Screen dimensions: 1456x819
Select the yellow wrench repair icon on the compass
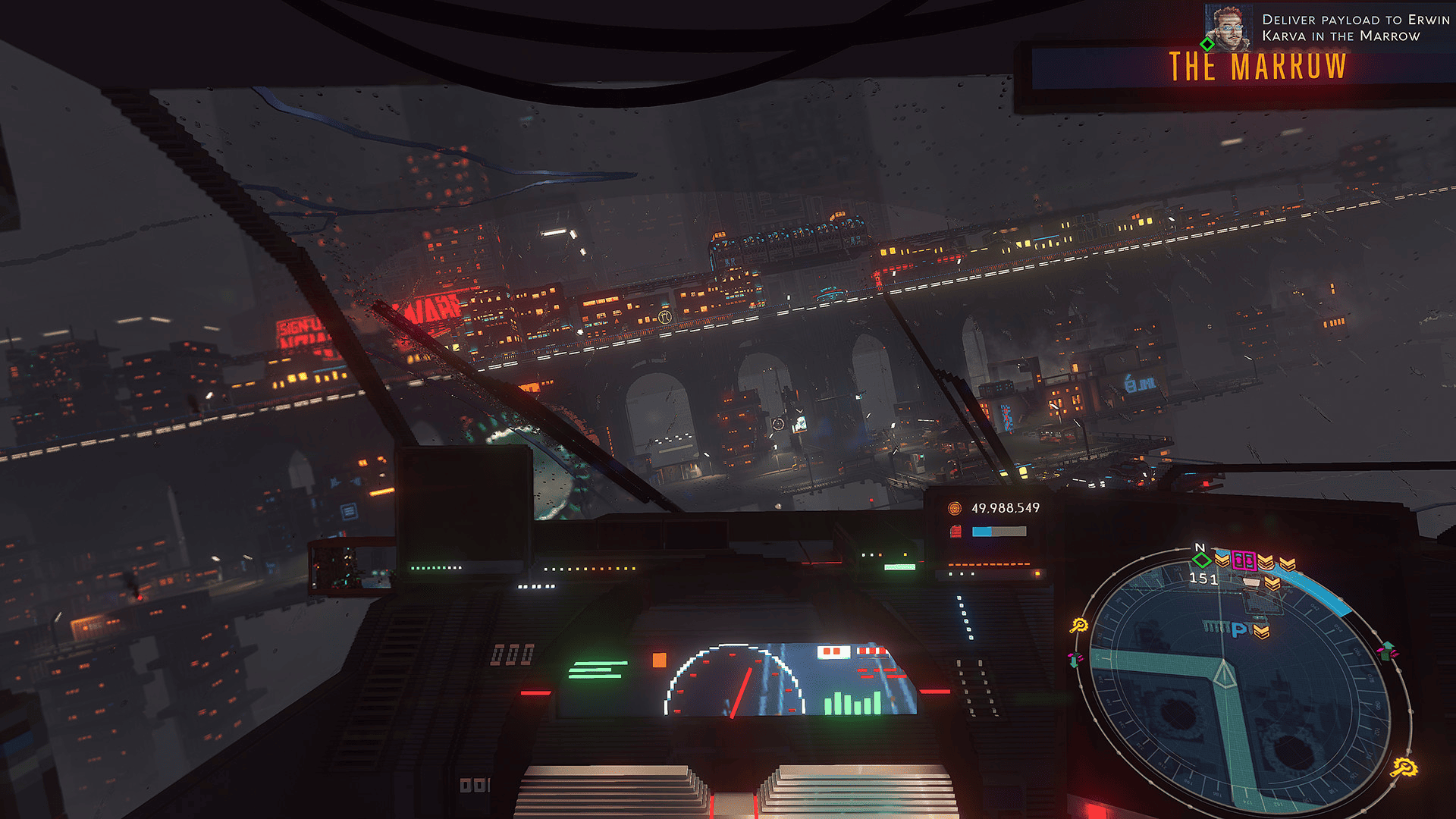(1080, 626)
